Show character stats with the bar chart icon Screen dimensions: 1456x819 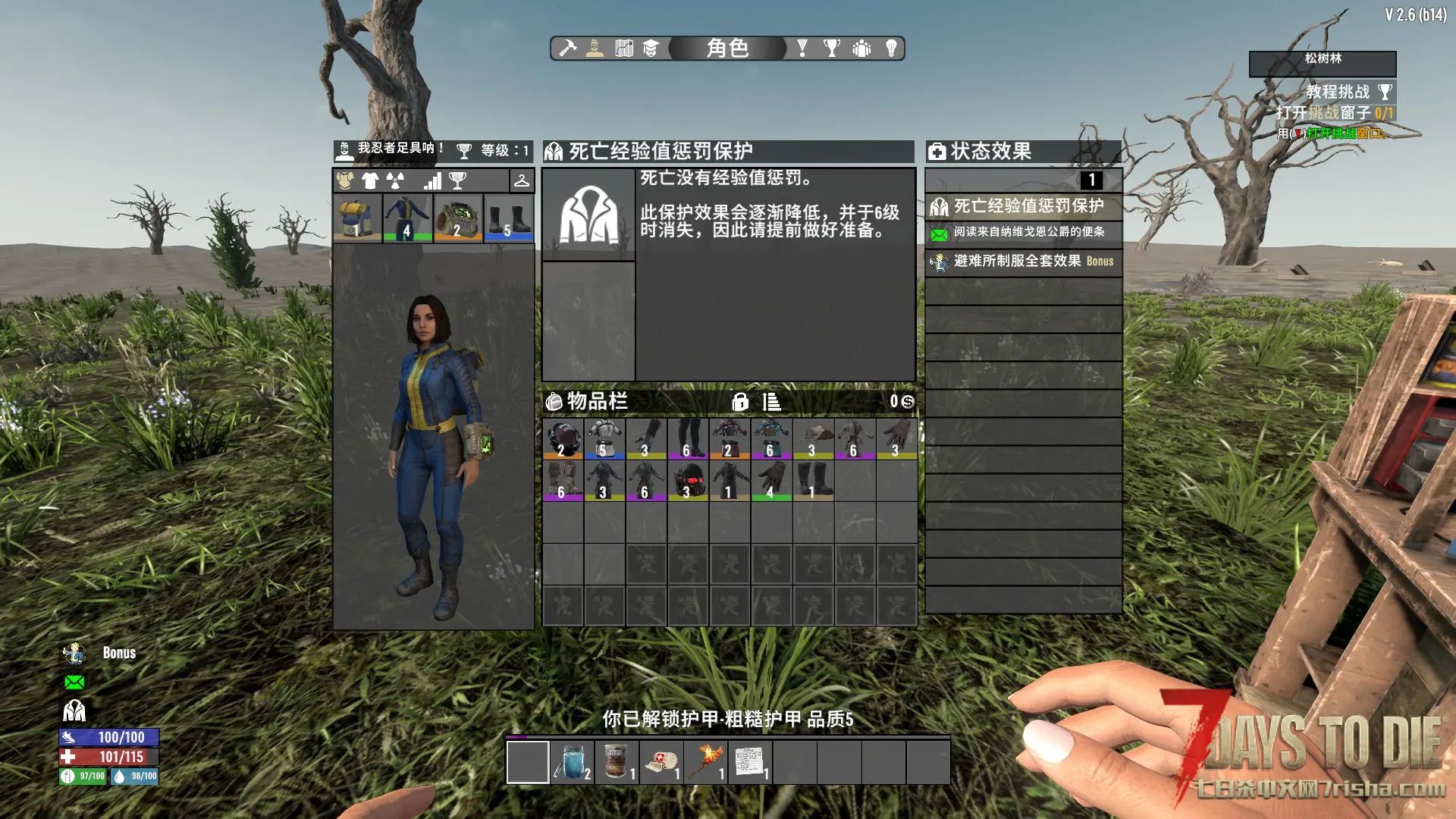click(x=432, y=180)
